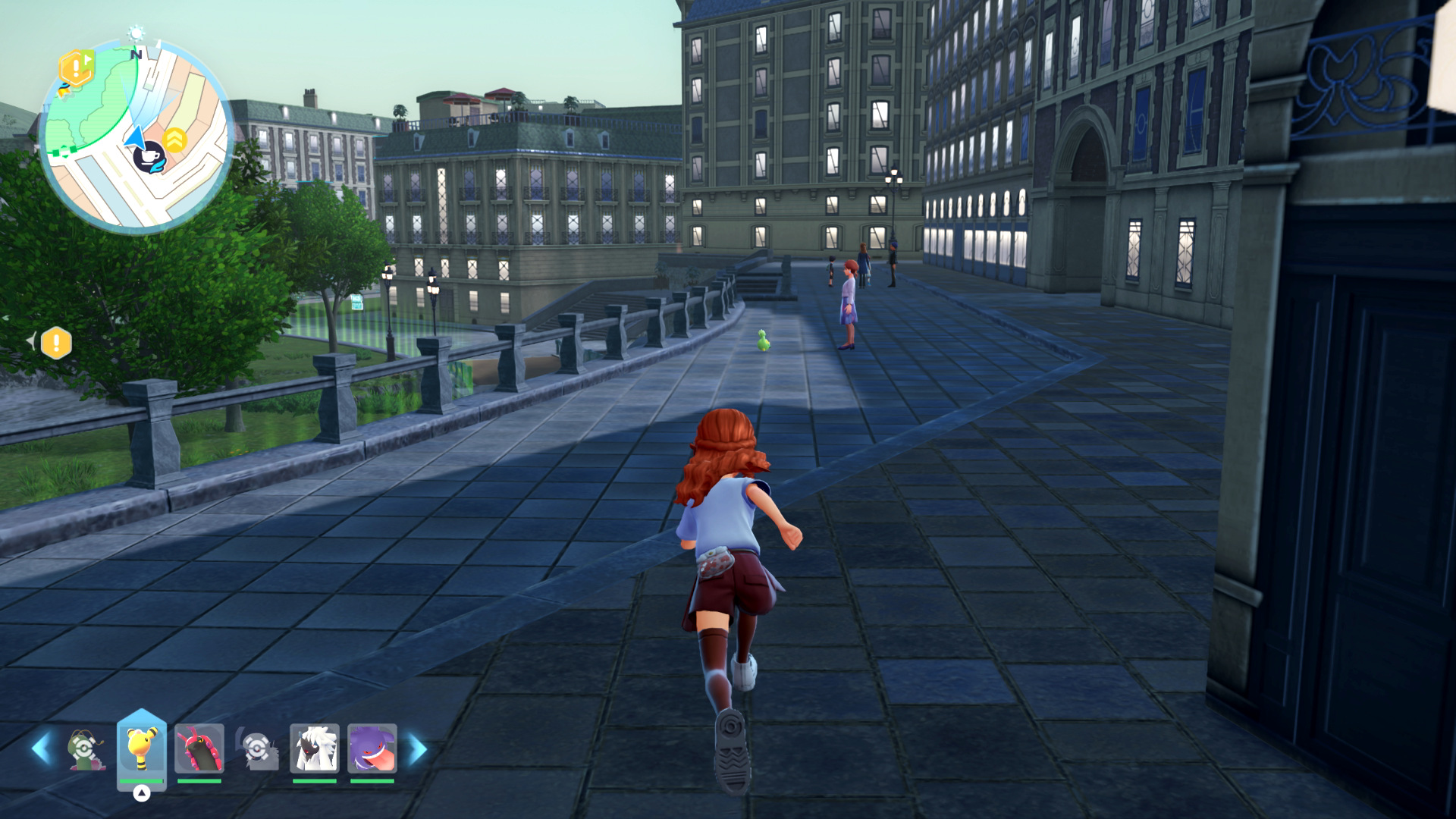The image size is (1456, 819).
Task: Select the yellow double-chevron minimap marker
Action: 175,140
